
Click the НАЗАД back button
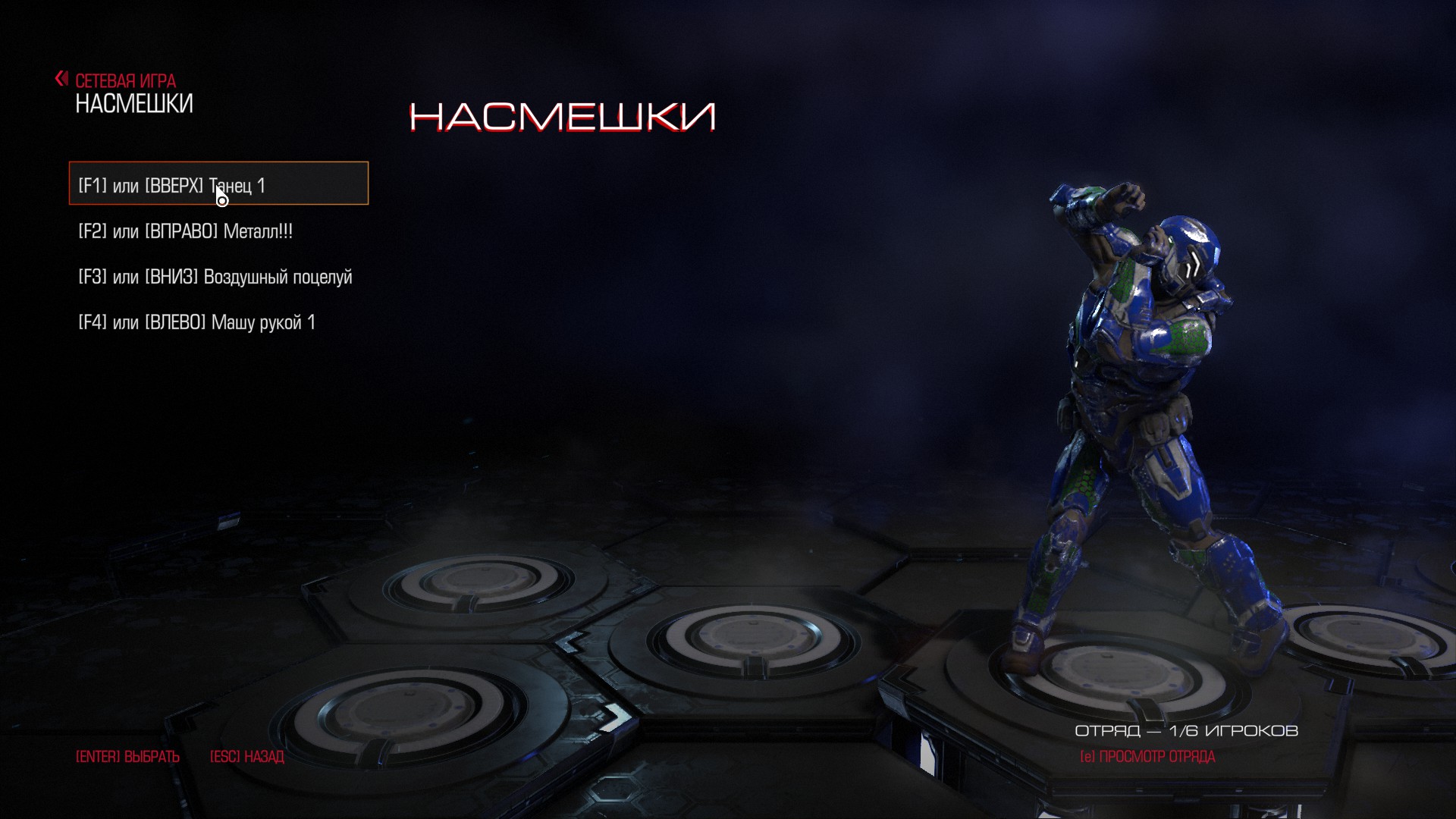246,757
